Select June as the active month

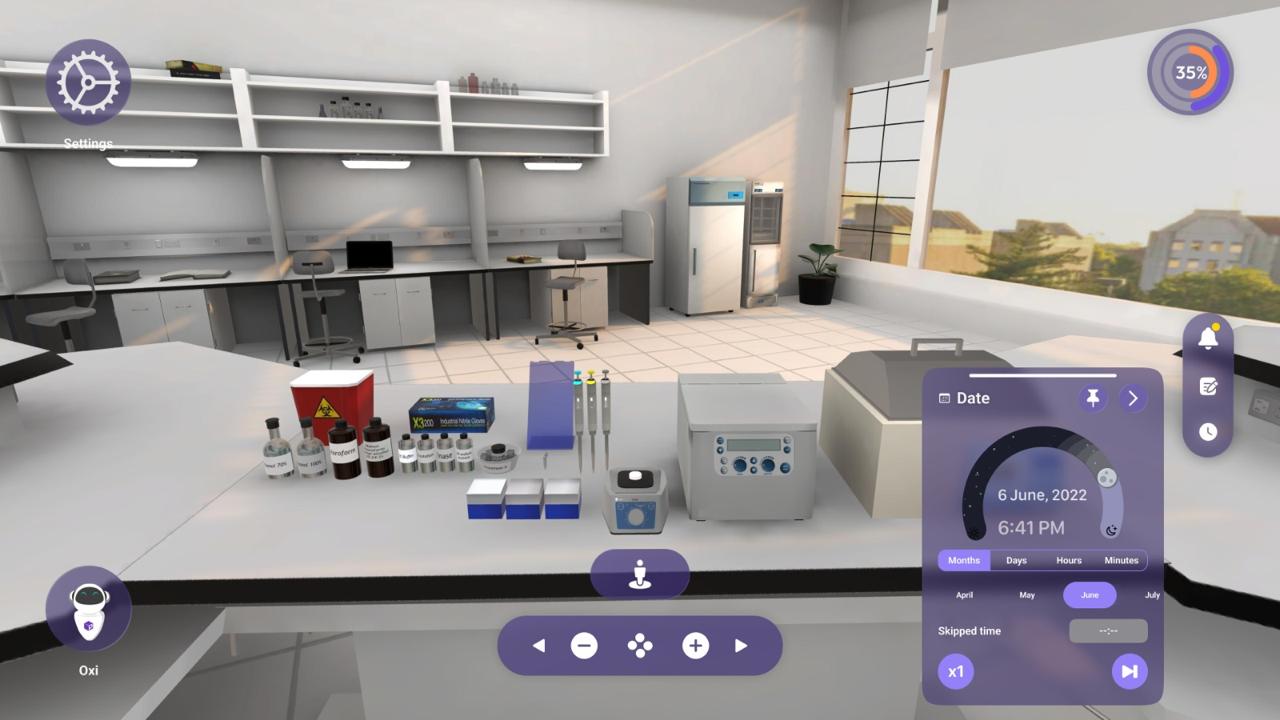click(1089, 595)
